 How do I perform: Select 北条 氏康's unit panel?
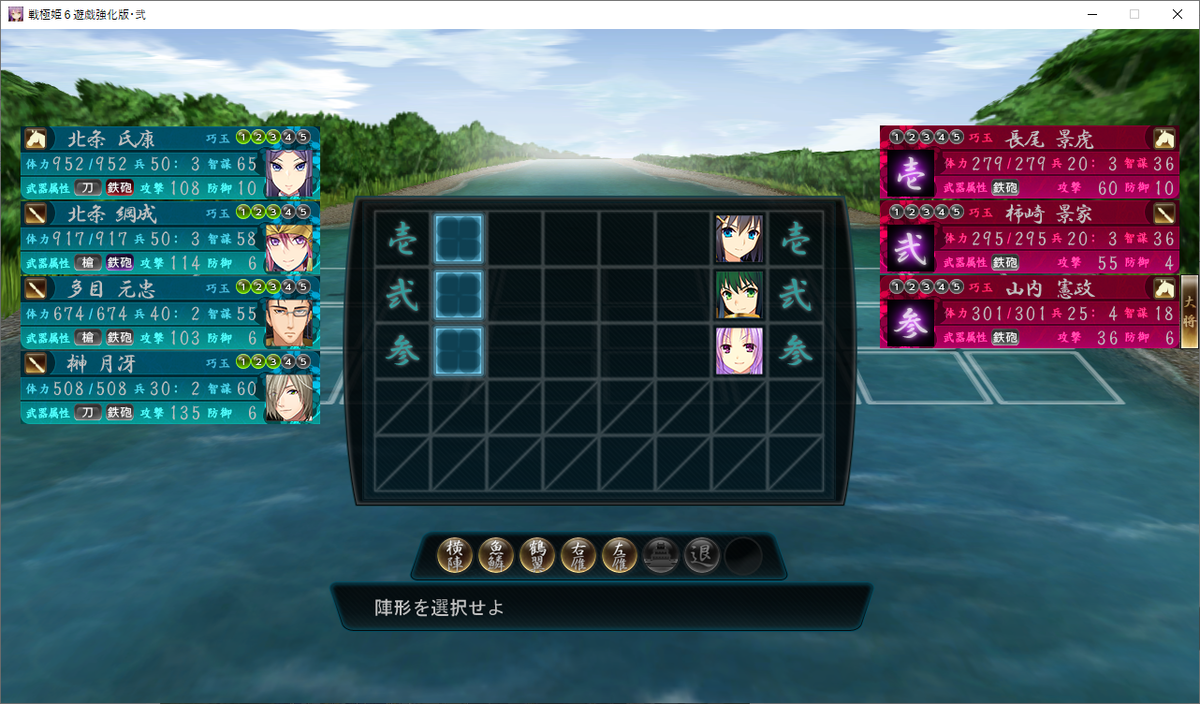tap(169, 163)
